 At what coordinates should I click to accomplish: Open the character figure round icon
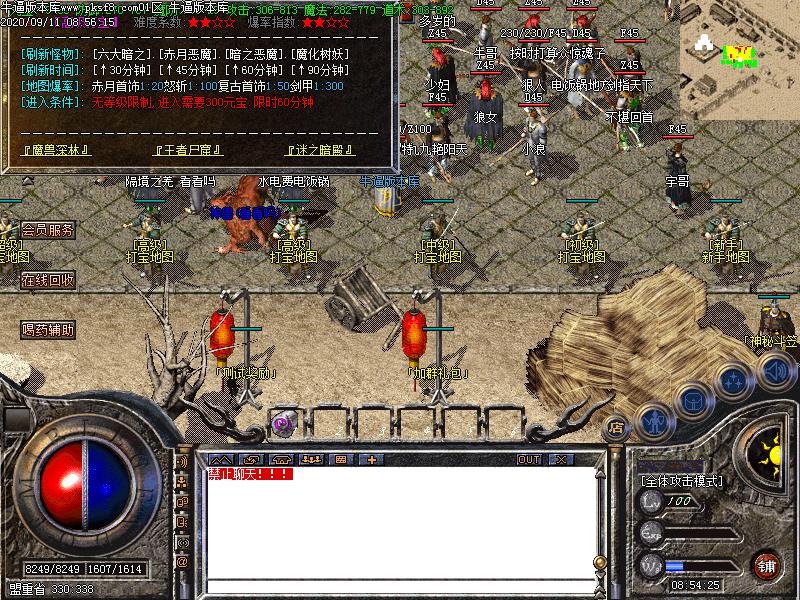(654, 421)
